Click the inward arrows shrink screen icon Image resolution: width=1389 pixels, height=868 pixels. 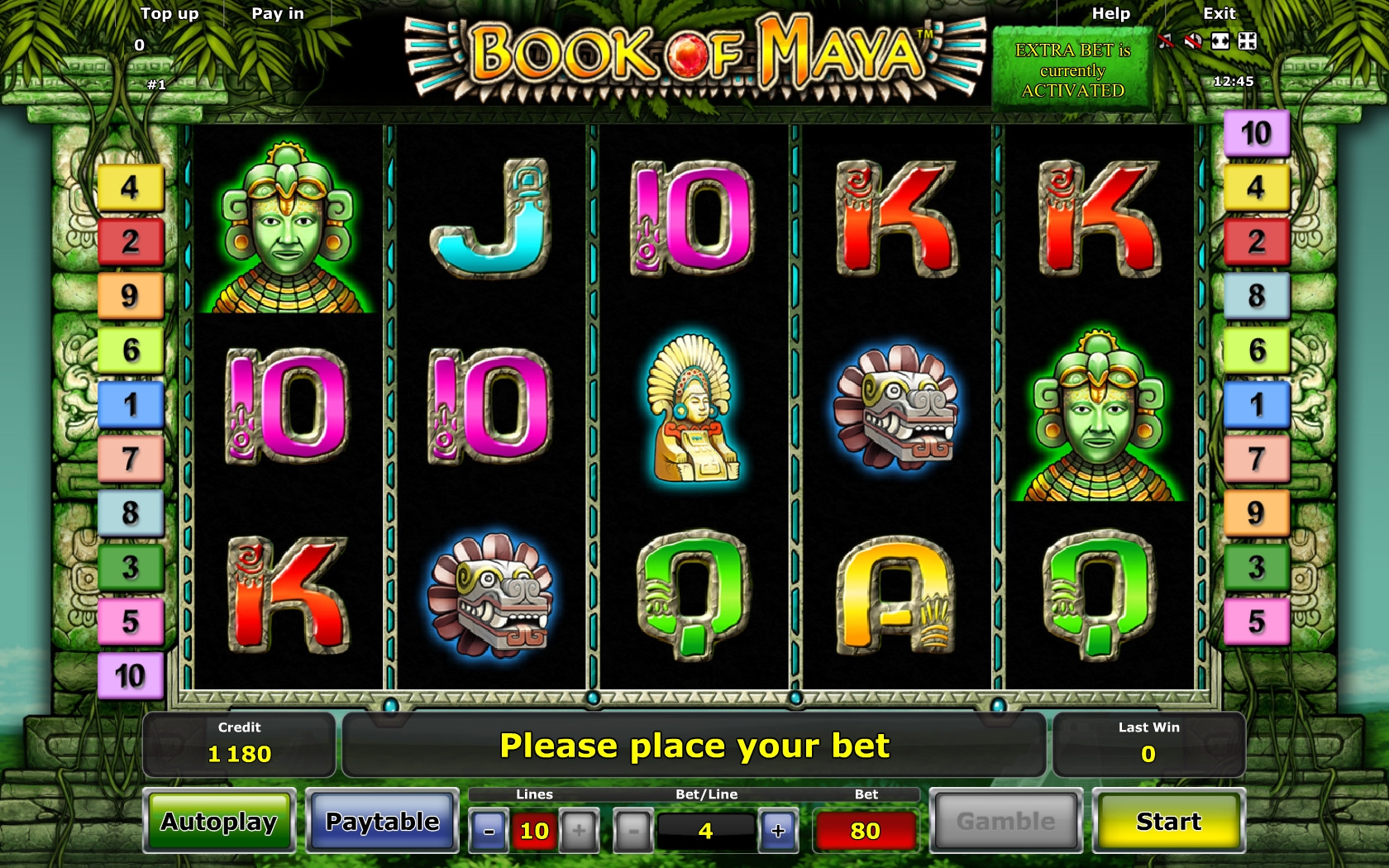coord(1248,41)
